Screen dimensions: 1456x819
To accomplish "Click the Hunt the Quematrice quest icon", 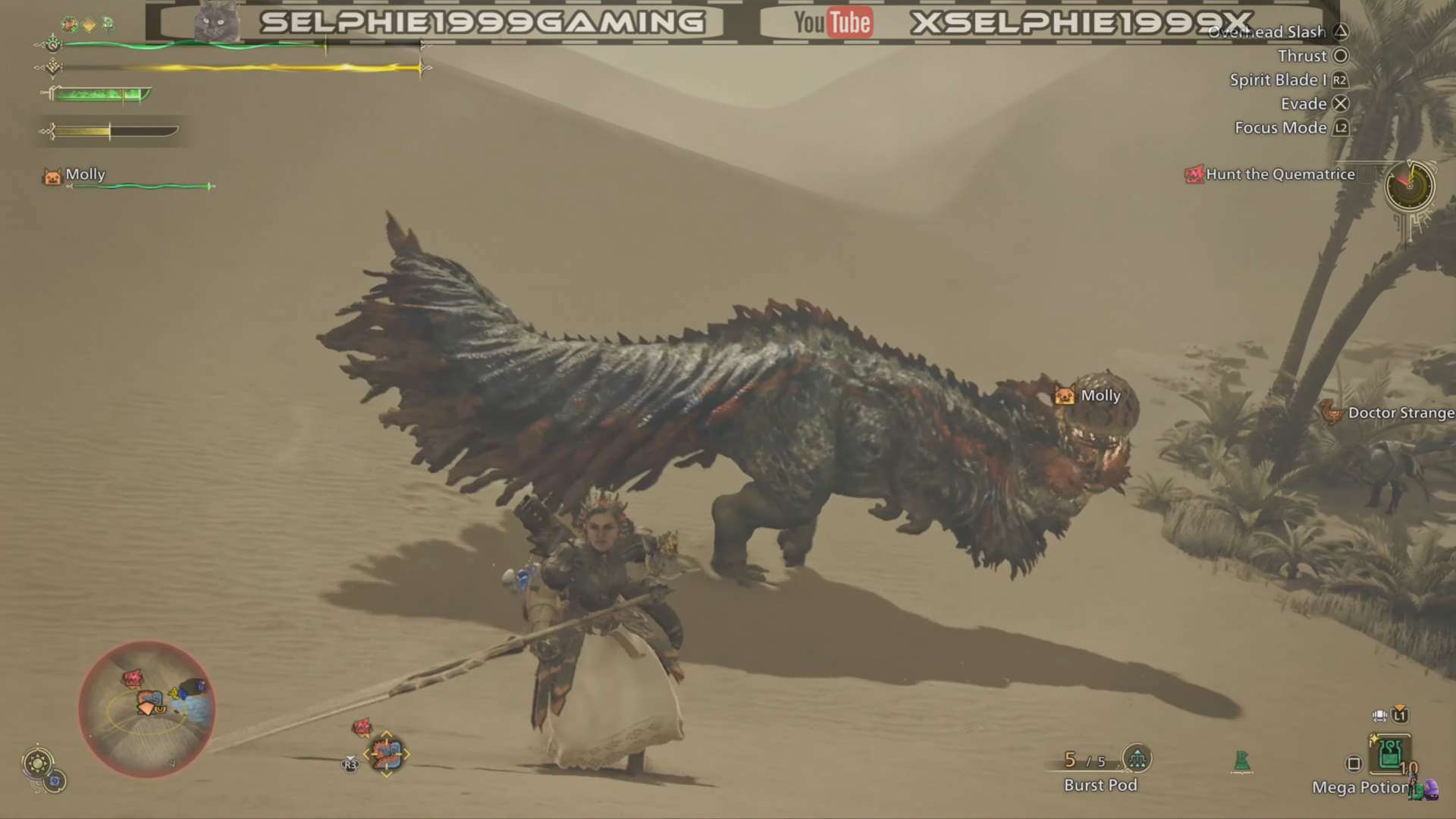I will (1196, 174).
